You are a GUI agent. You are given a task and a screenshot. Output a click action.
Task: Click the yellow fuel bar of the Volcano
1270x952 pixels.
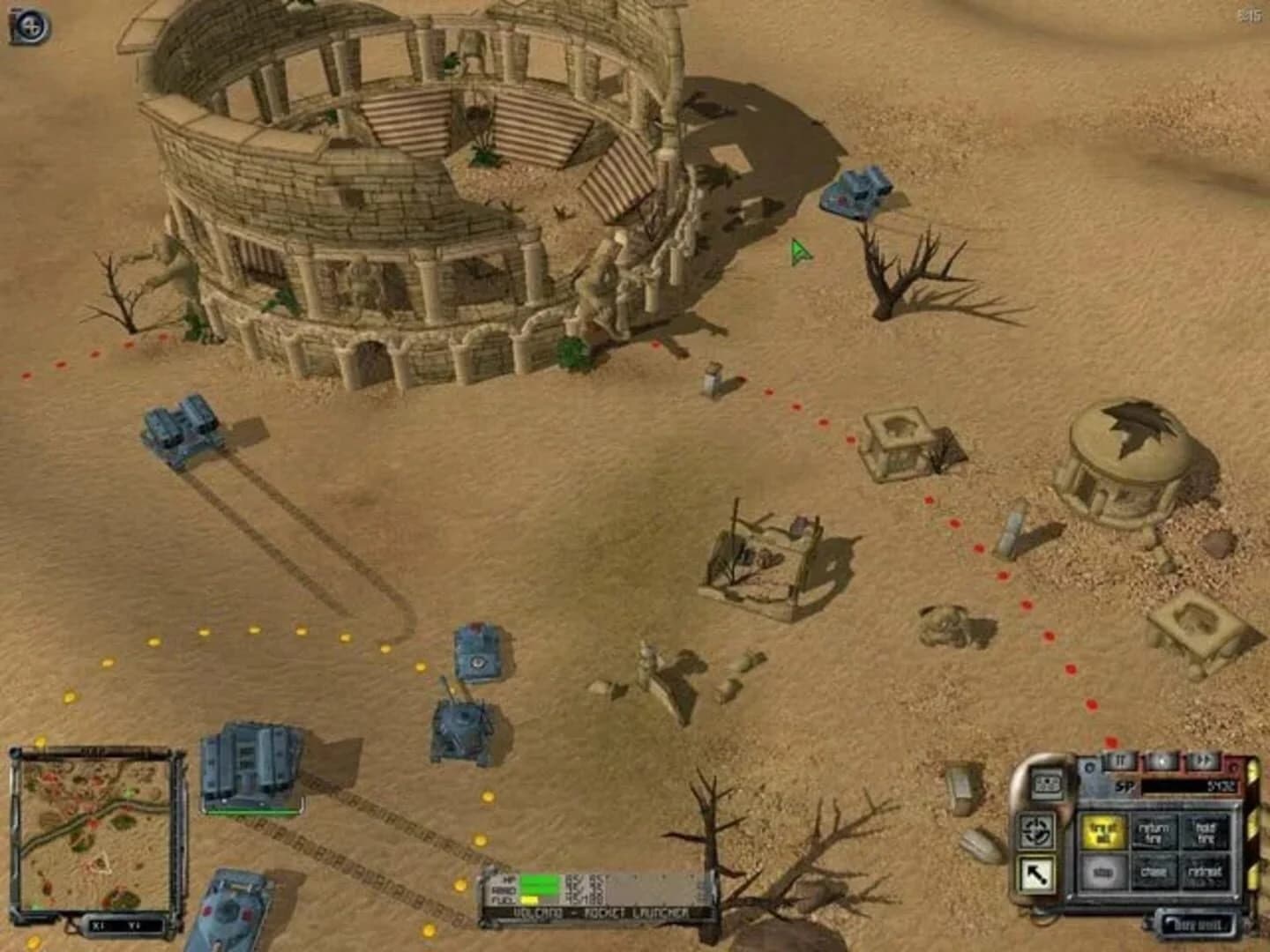click(529, 899)
